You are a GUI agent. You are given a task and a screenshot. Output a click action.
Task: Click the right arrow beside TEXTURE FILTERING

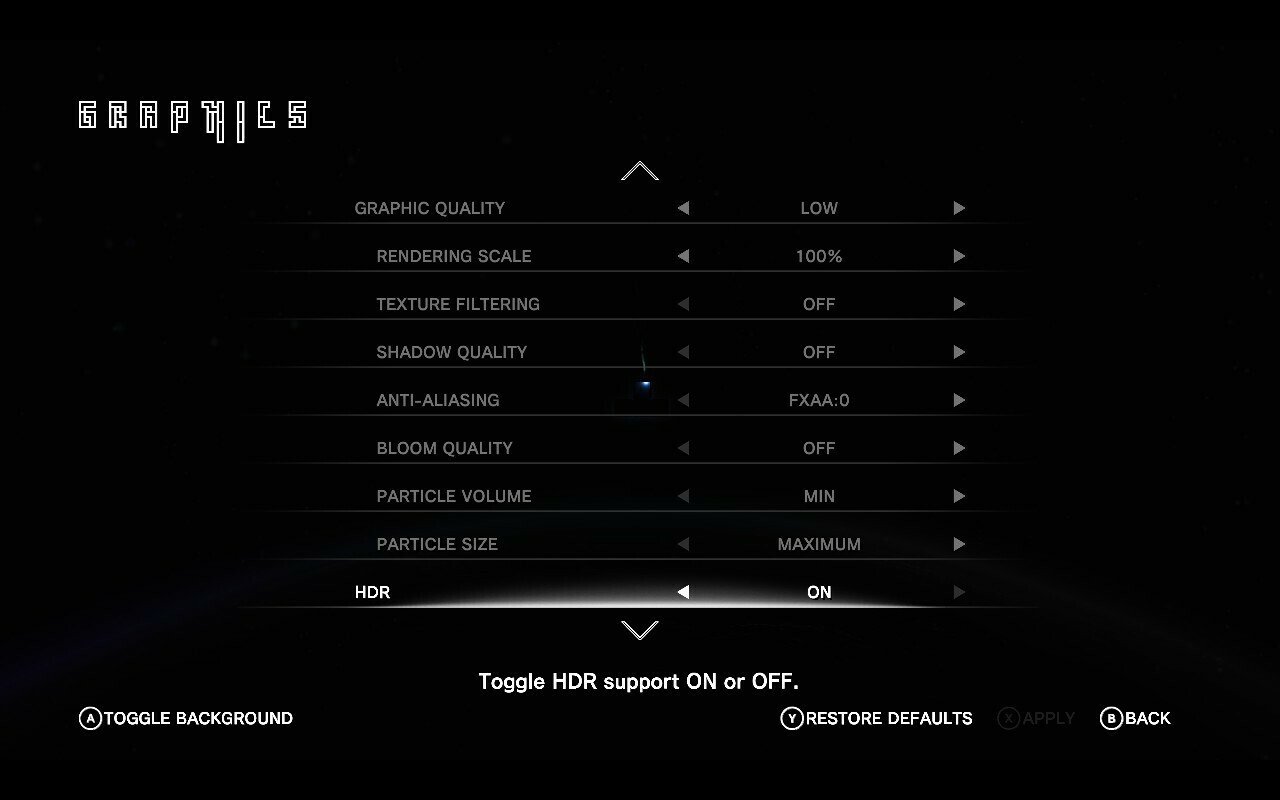(959, 304)
